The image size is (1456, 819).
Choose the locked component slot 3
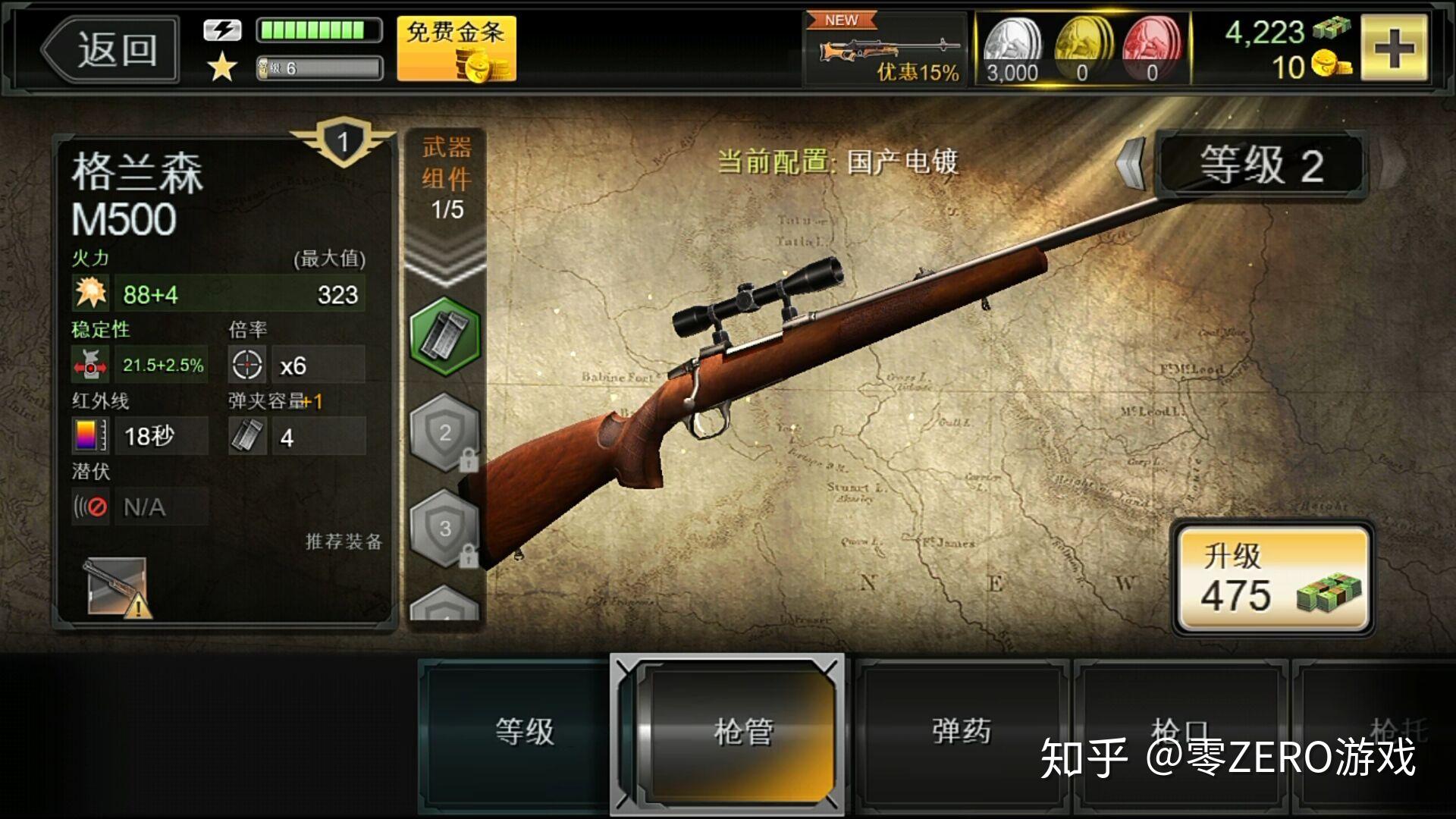445,529
